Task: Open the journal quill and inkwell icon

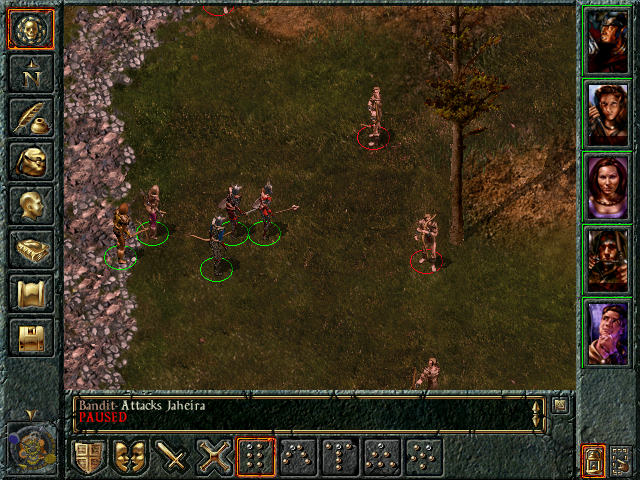Action: coord(30,116)
